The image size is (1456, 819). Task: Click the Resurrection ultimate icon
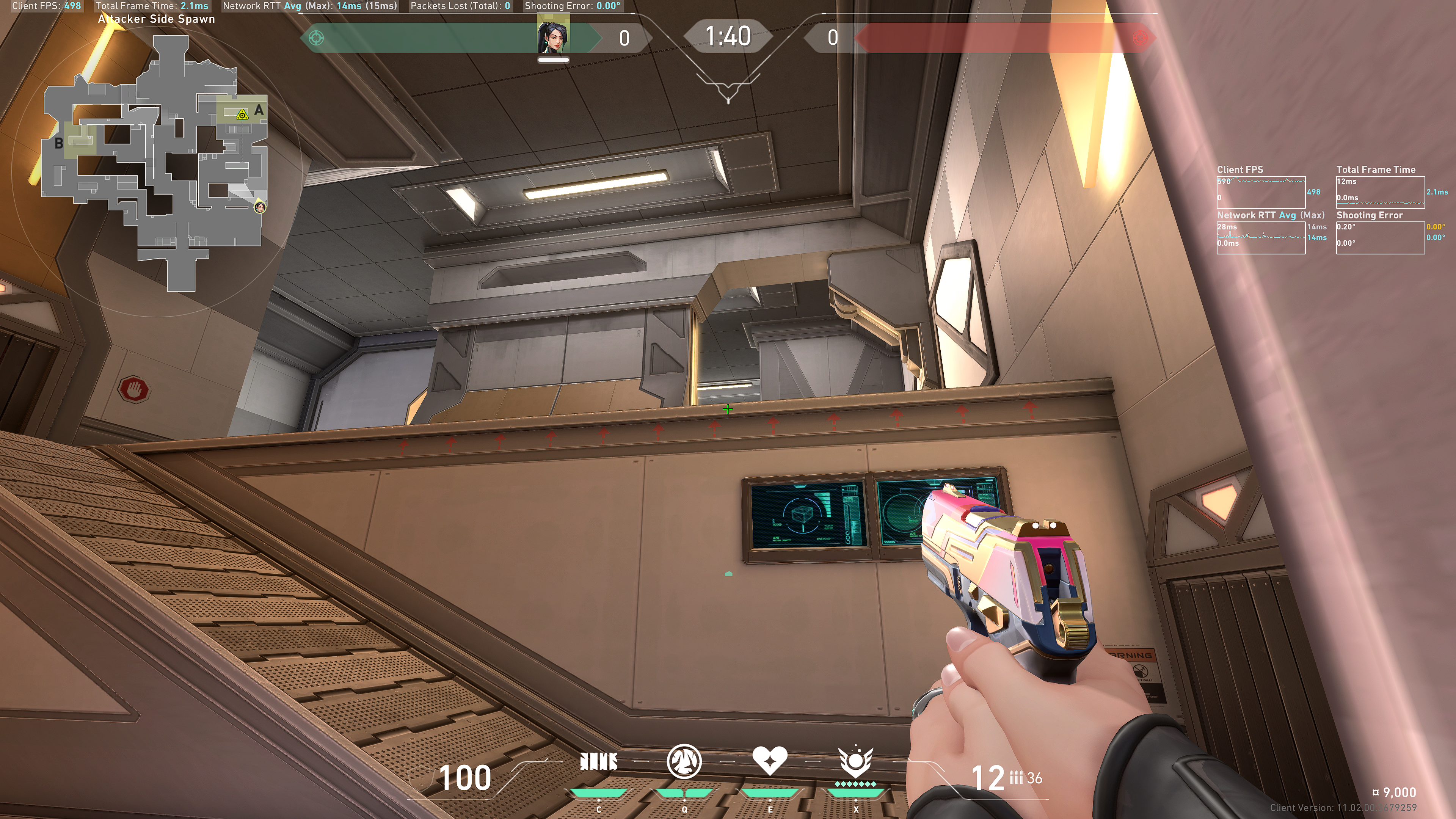(855, 762)
